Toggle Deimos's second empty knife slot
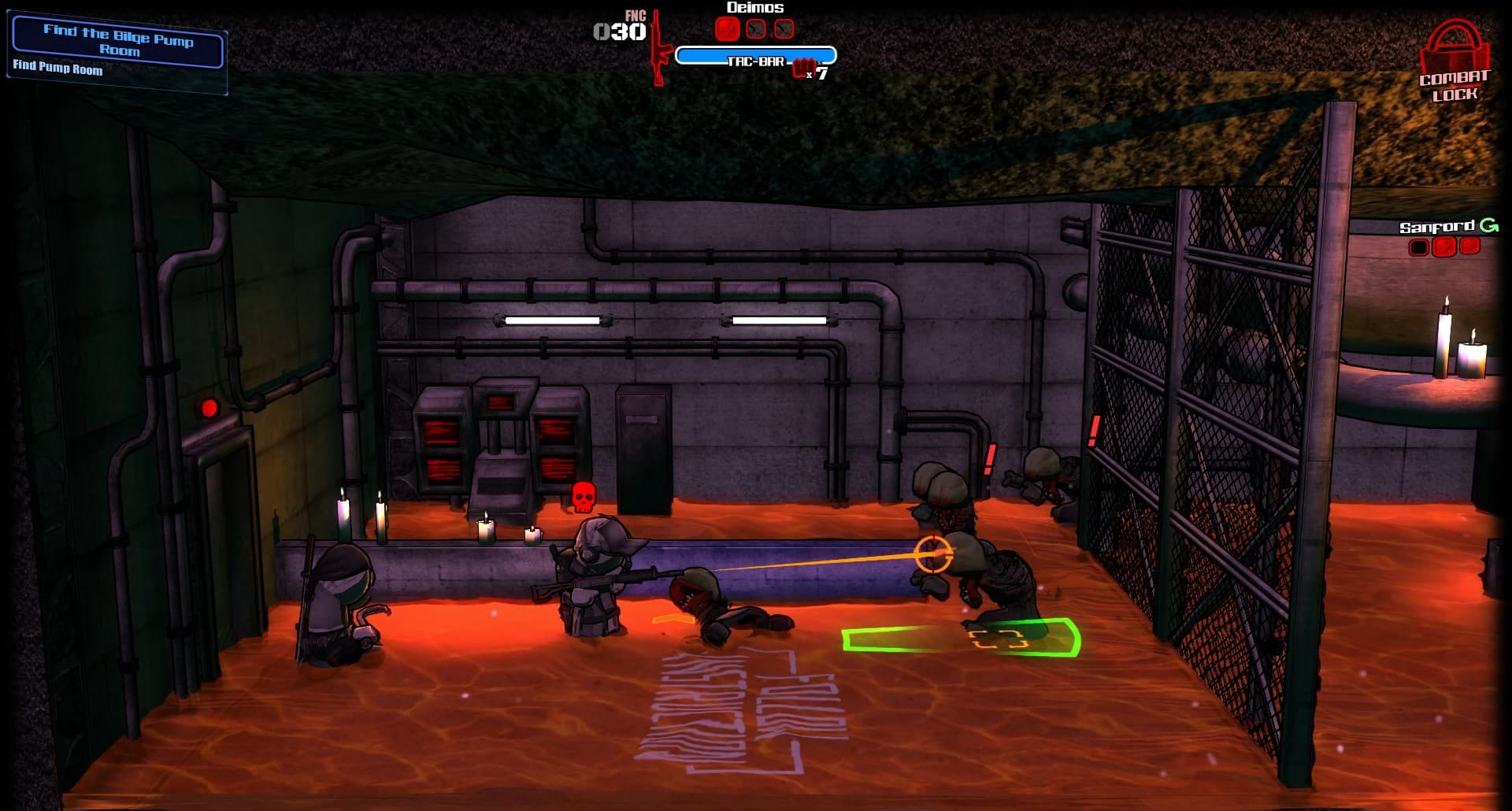The image size is (1512, 811). pyautogui.click(x=784, y=29)
